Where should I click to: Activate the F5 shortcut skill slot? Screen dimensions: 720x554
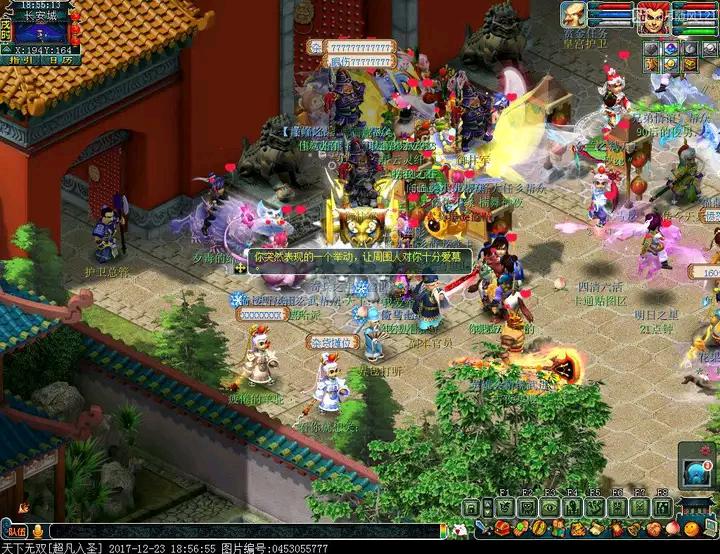coord(594,507)
